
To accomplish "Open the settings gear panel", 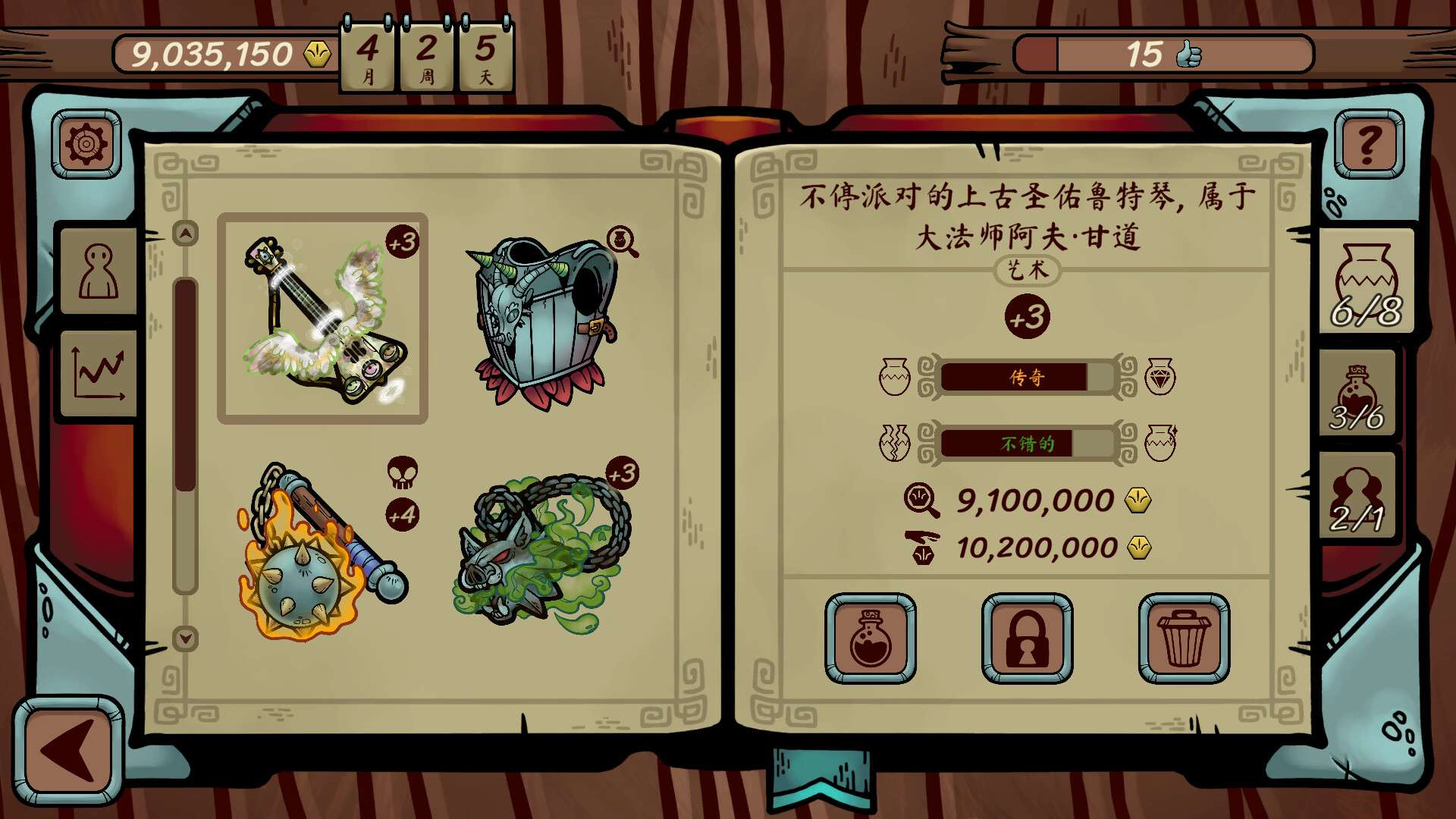I will [86, 141].
